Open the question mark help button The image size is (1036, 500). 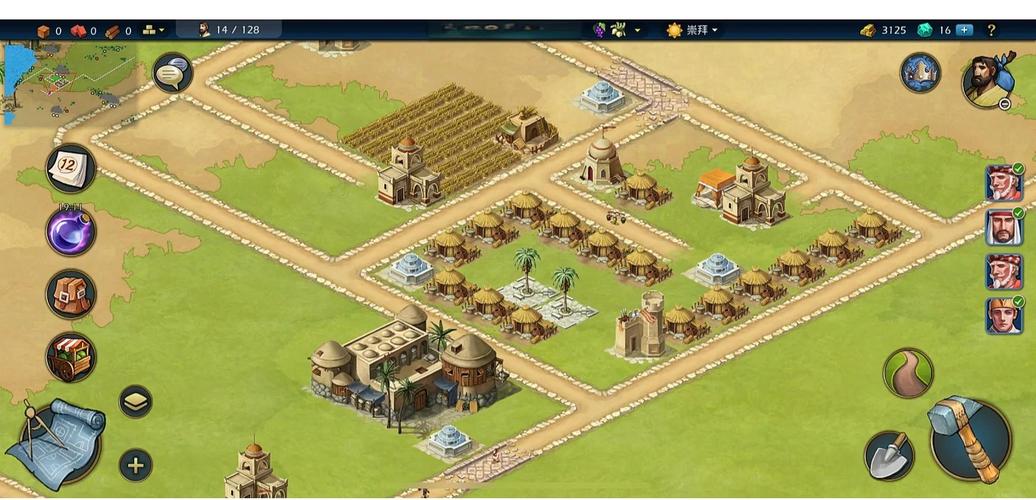[992, 30]
